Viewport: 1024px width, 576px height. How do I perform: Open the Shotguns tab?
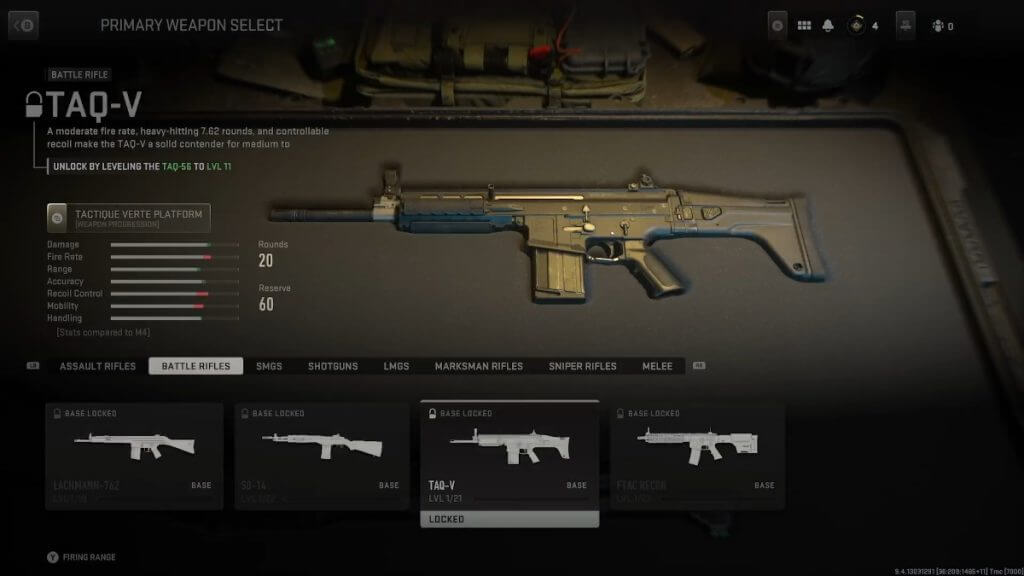click(333, 366)
